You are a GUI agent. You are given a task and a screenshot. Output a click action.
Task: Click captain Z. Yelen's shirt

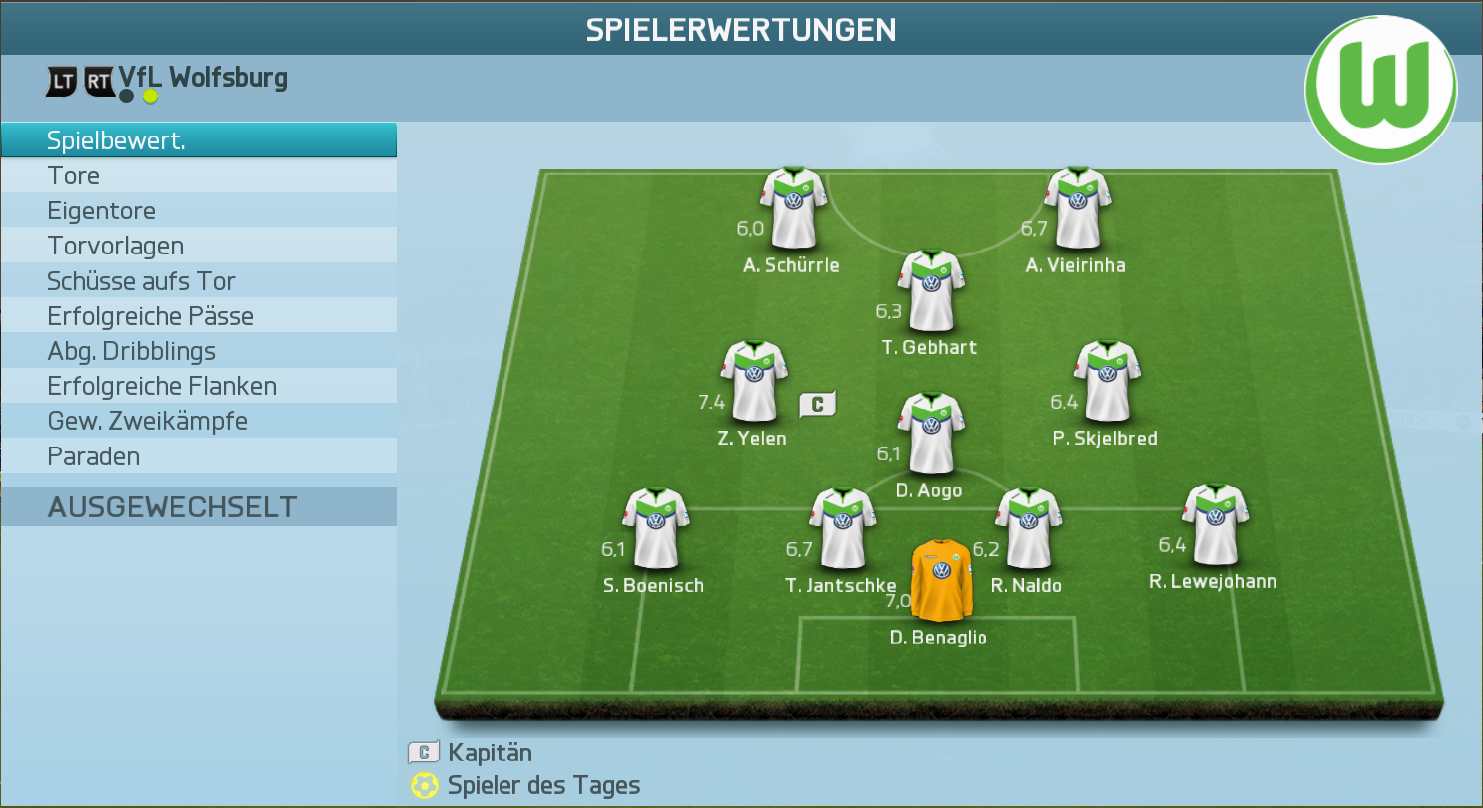(x=753, y=381)
